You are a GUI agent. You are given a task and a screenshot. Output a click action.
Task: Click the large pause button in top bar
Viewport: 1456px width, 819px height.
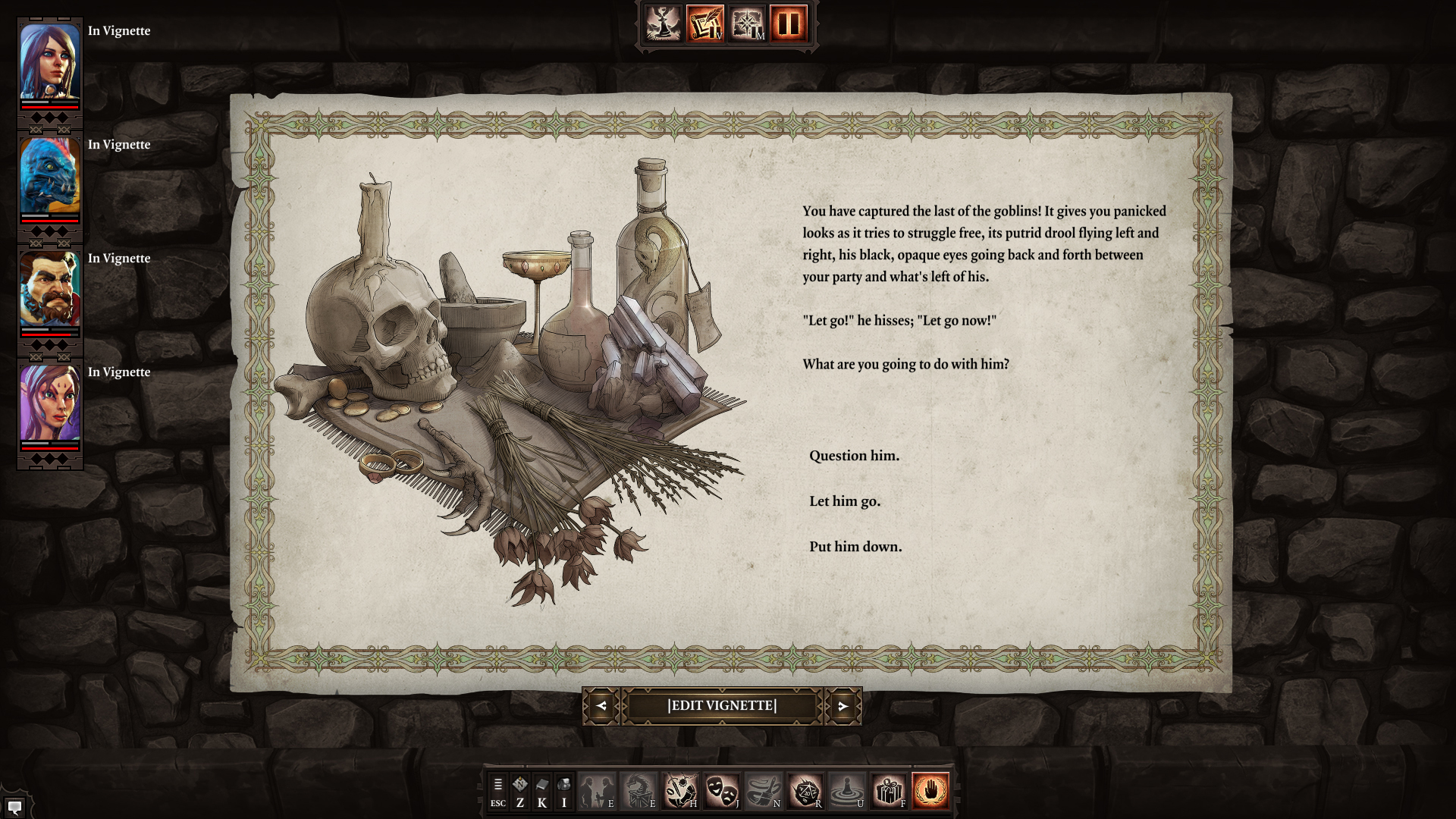click(789, 24)
